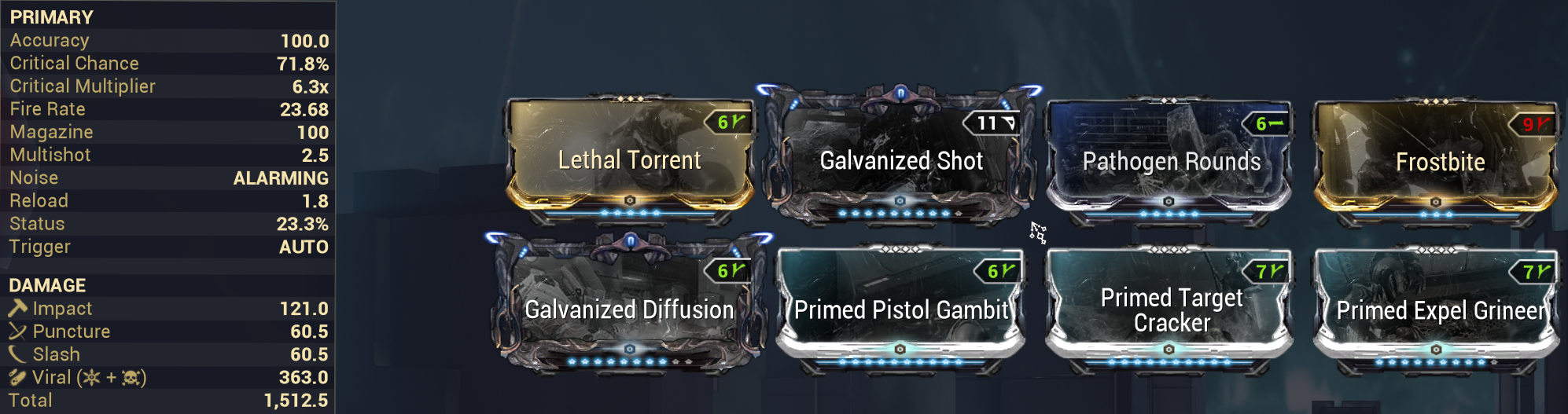
Task: Pick the Galvanized Diffusion mod card
Action: pos(629,309)
